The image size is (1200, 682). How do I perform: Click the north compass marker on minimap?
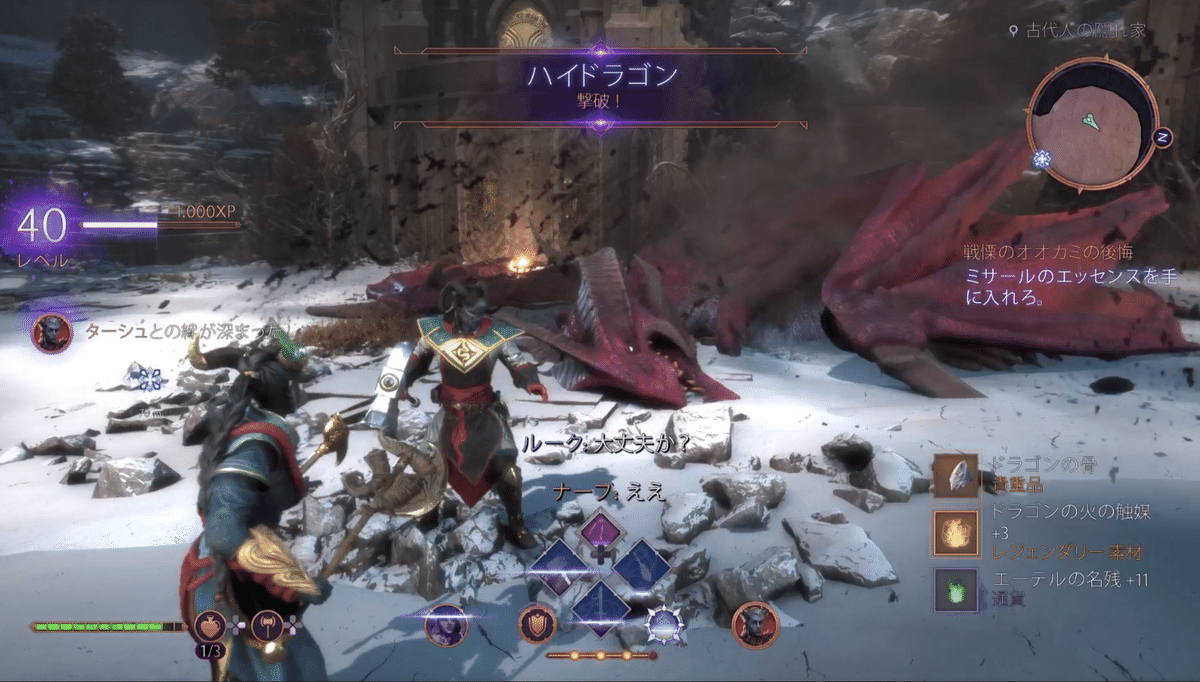point(1162,136)
